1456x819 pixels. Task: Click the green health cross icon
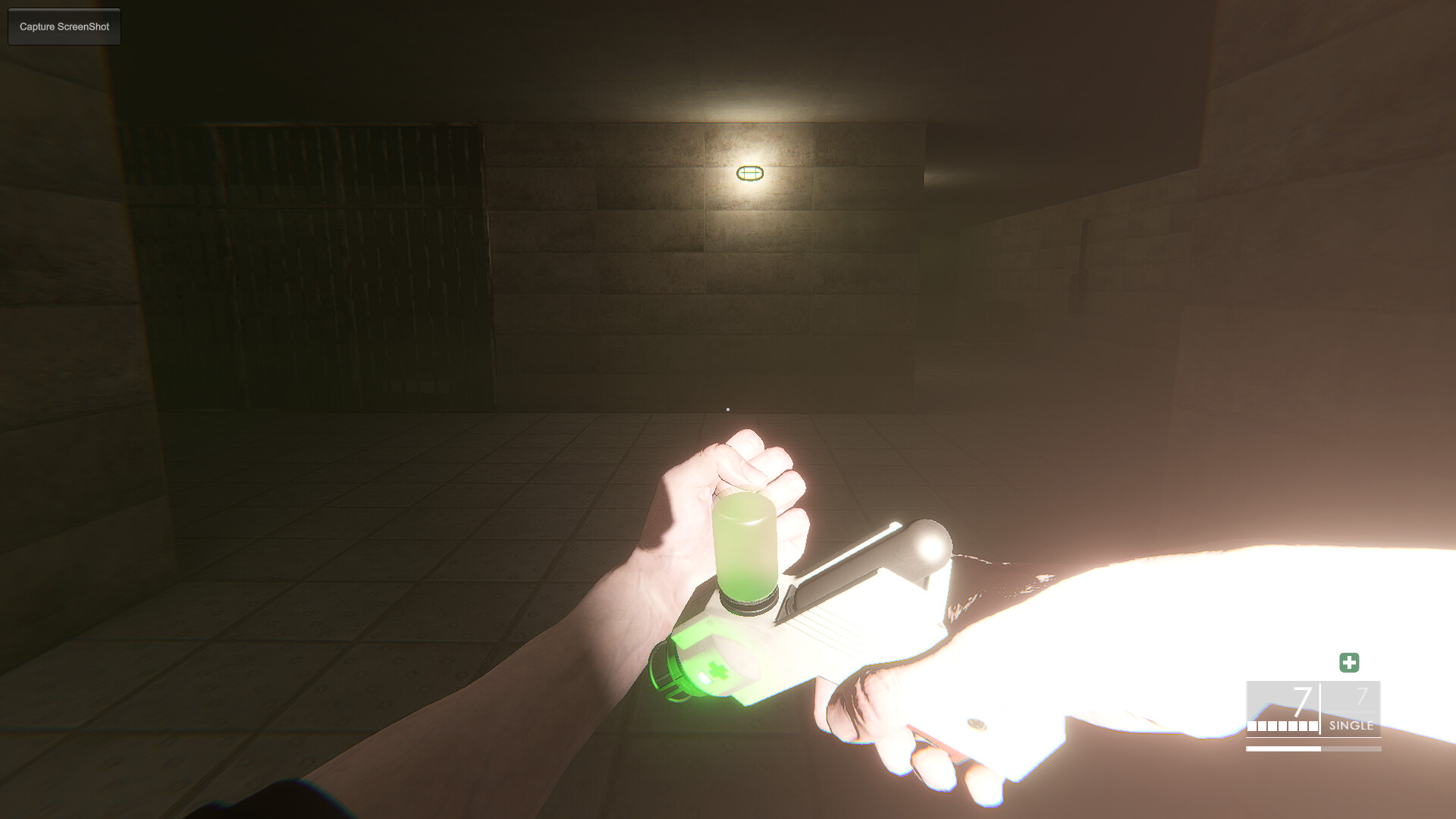pyautogui.click(x=1350, y=663)
